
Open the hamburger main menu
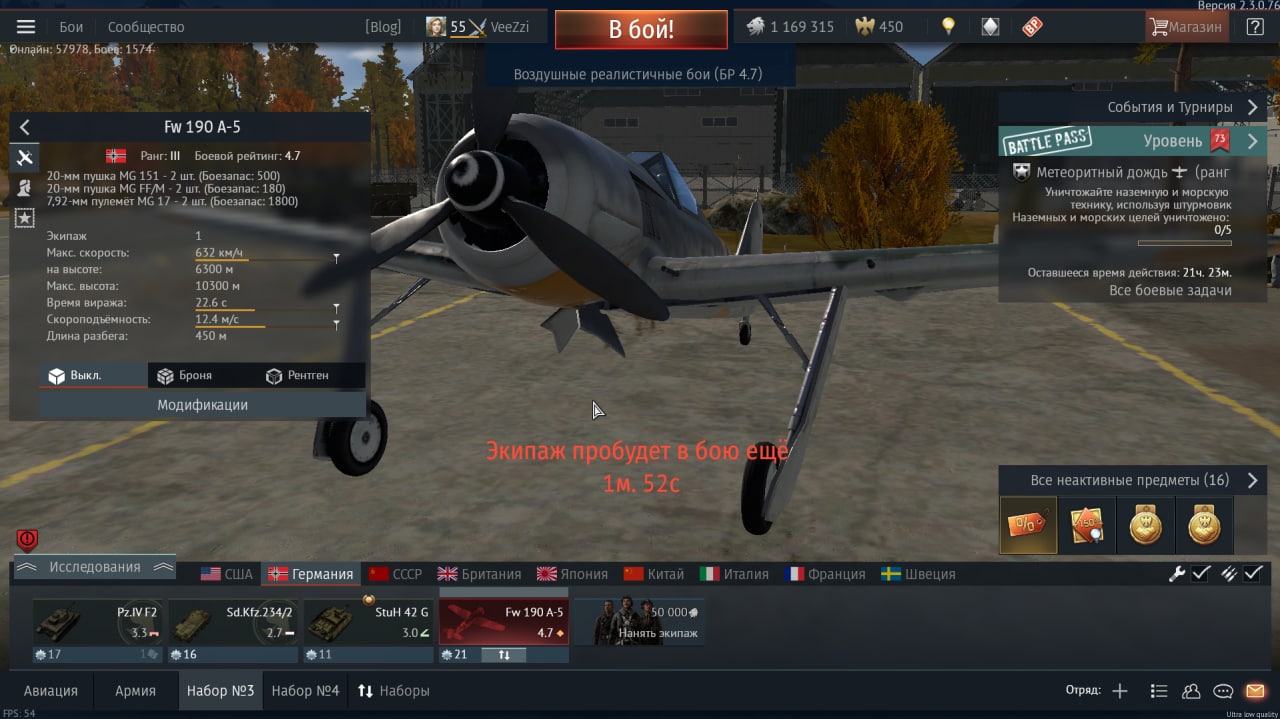coord(26,27)
